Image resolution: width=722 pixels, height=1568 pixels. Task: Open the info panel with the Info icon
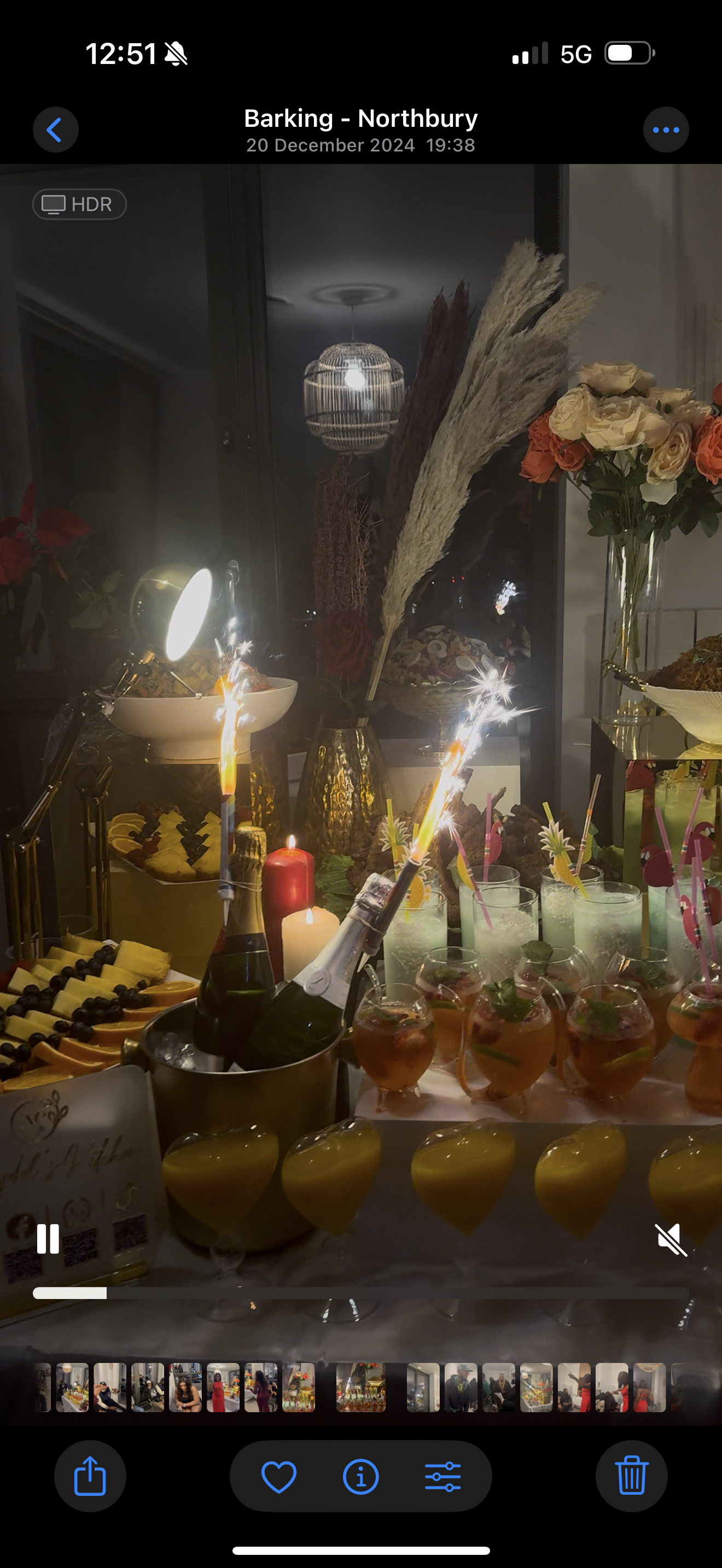coord(360,1477)
